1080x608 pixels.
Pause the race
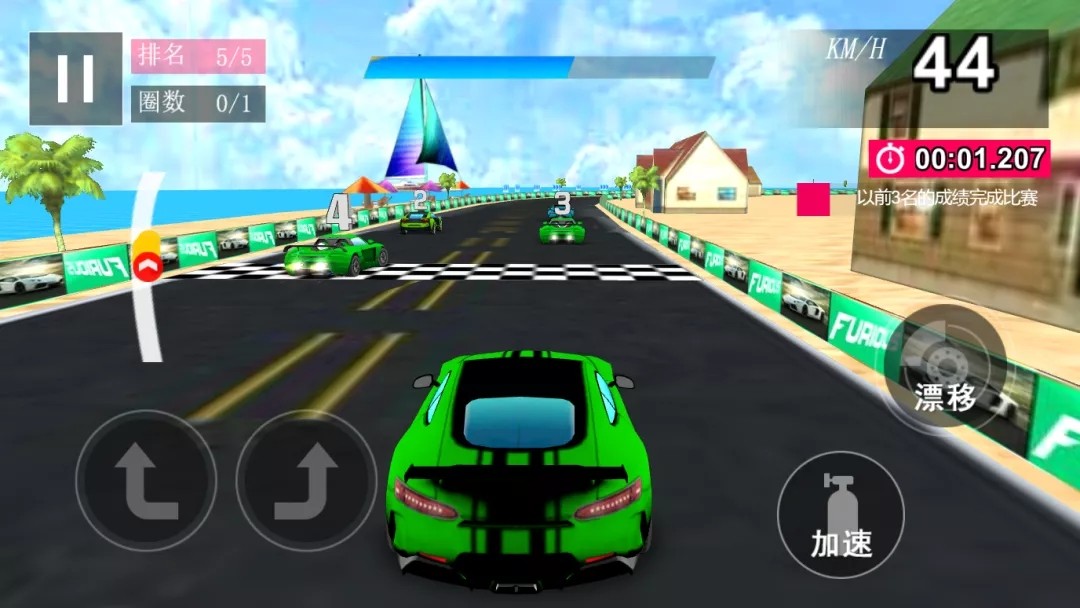point(75,78)
